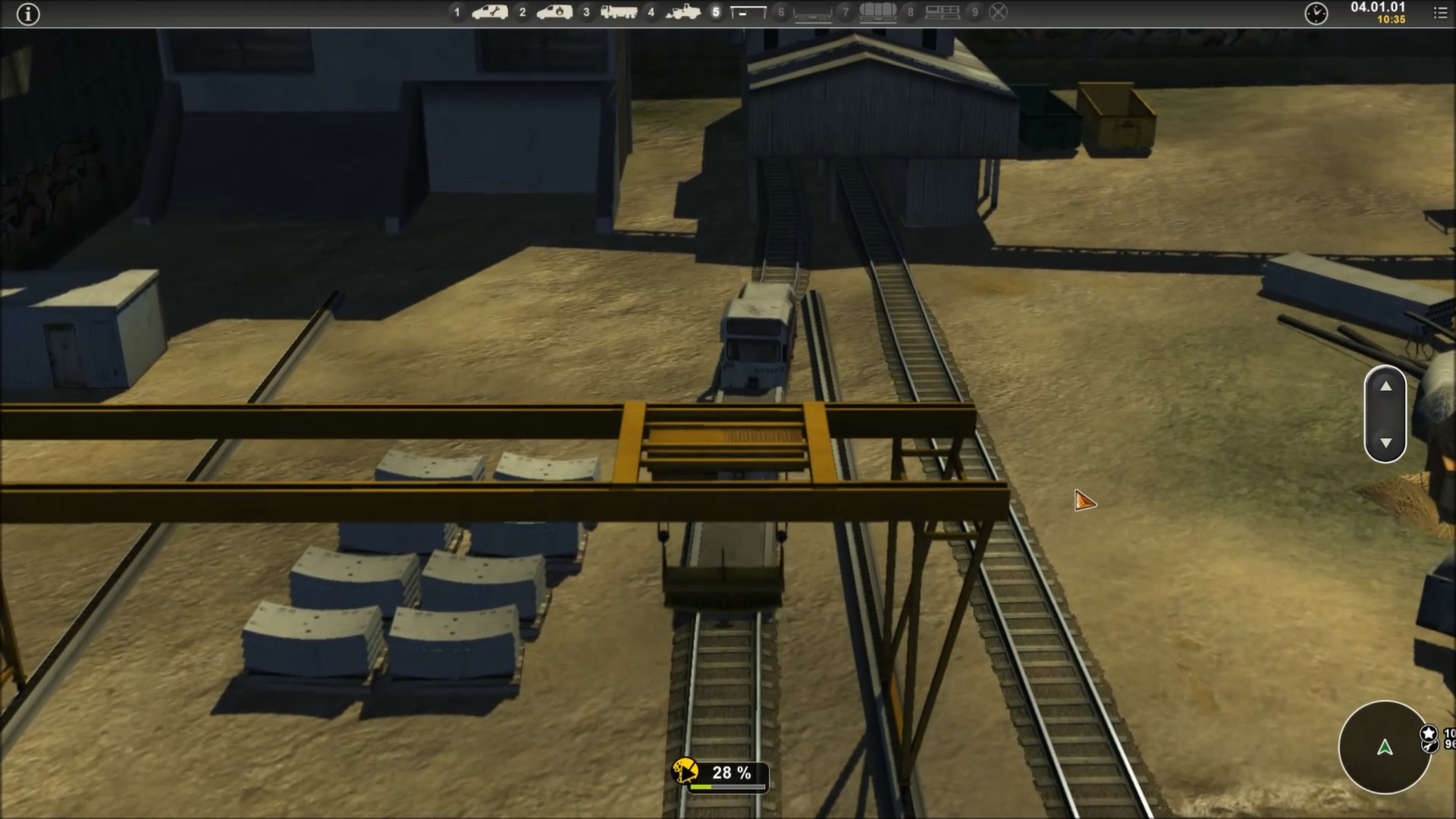Open the task list menu top right

1441,12
